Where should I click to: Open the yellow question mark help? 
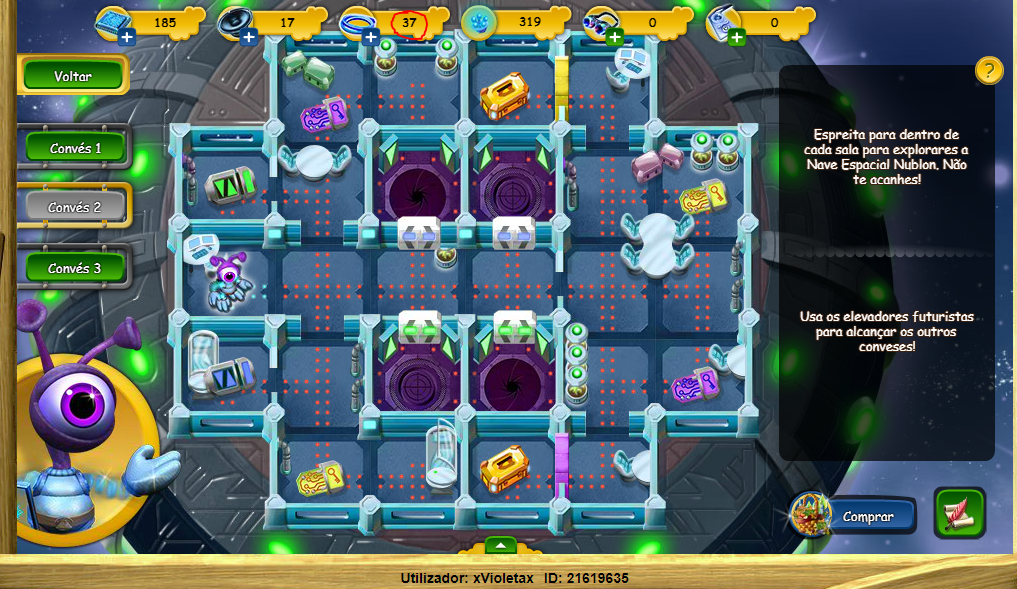pyautogui.click(x=988, y=70)
